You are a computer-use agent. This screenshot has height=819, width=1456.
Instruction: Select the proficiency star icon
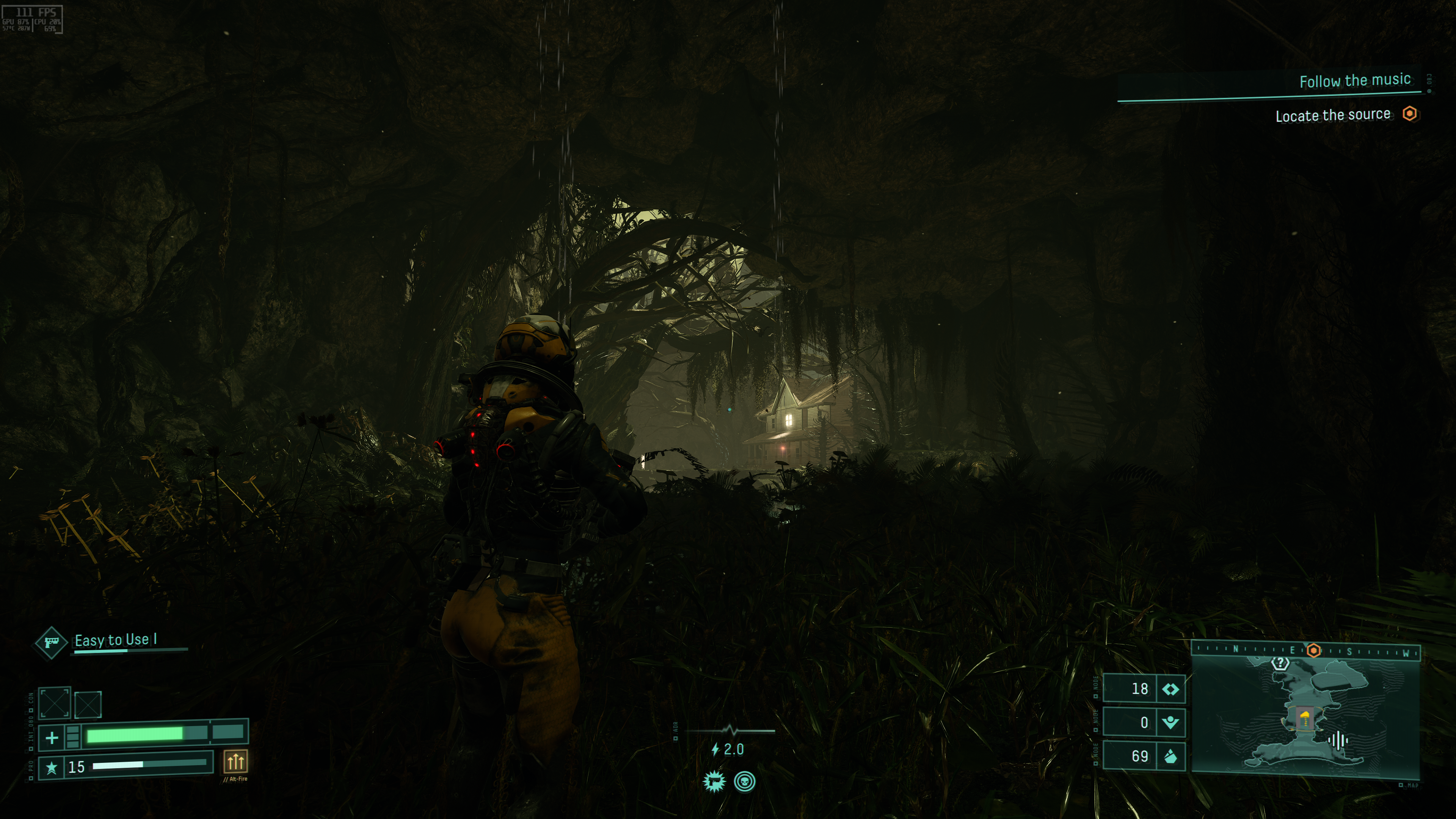click(52, 767)
